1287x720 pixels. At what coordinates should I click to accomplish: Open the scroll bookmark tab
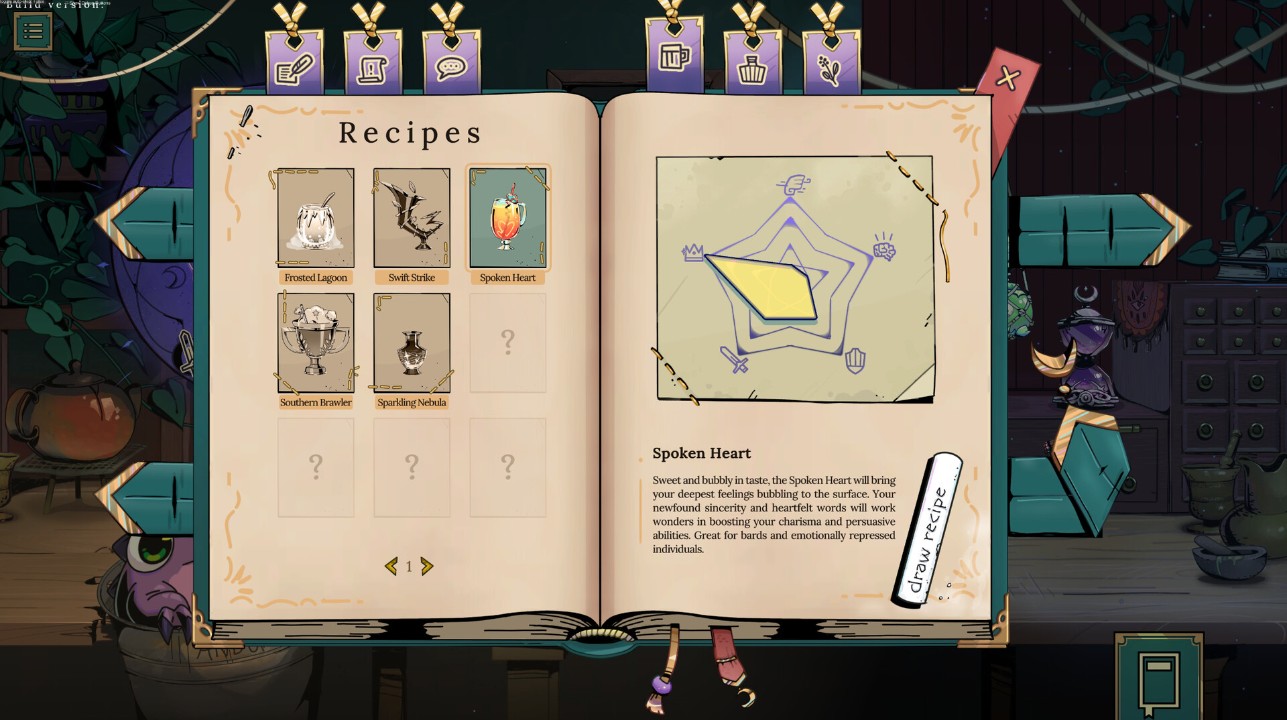(373, 66)
